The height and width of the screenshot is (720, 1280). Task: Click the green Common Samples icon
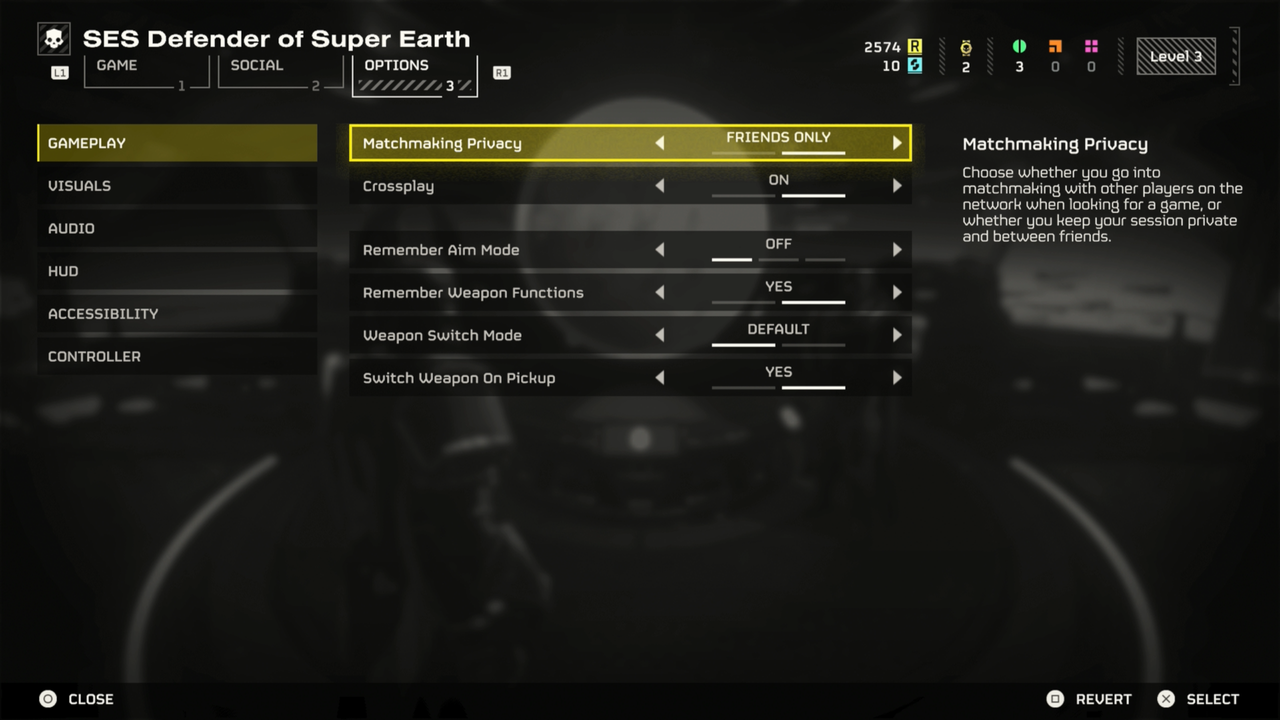(x=1019, y=46)
